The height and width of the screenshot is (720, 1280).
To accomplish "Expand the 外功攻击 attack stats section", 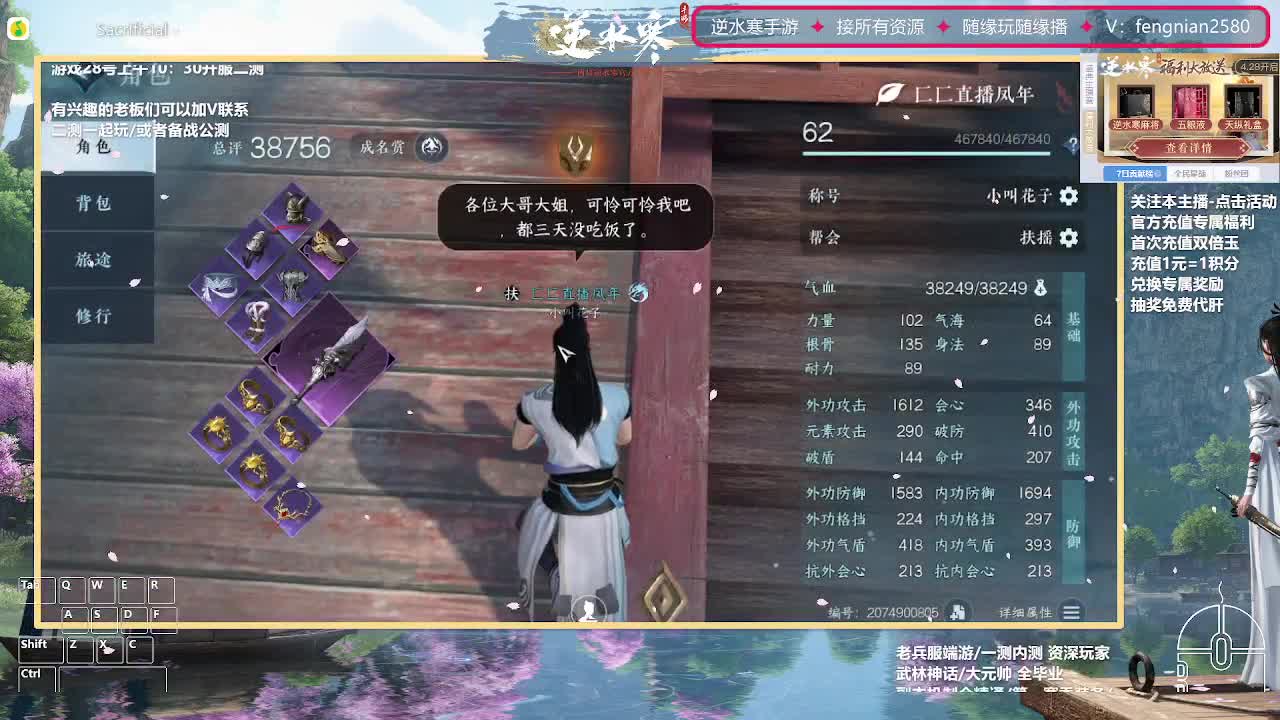I will click(x=1073, y=430).
